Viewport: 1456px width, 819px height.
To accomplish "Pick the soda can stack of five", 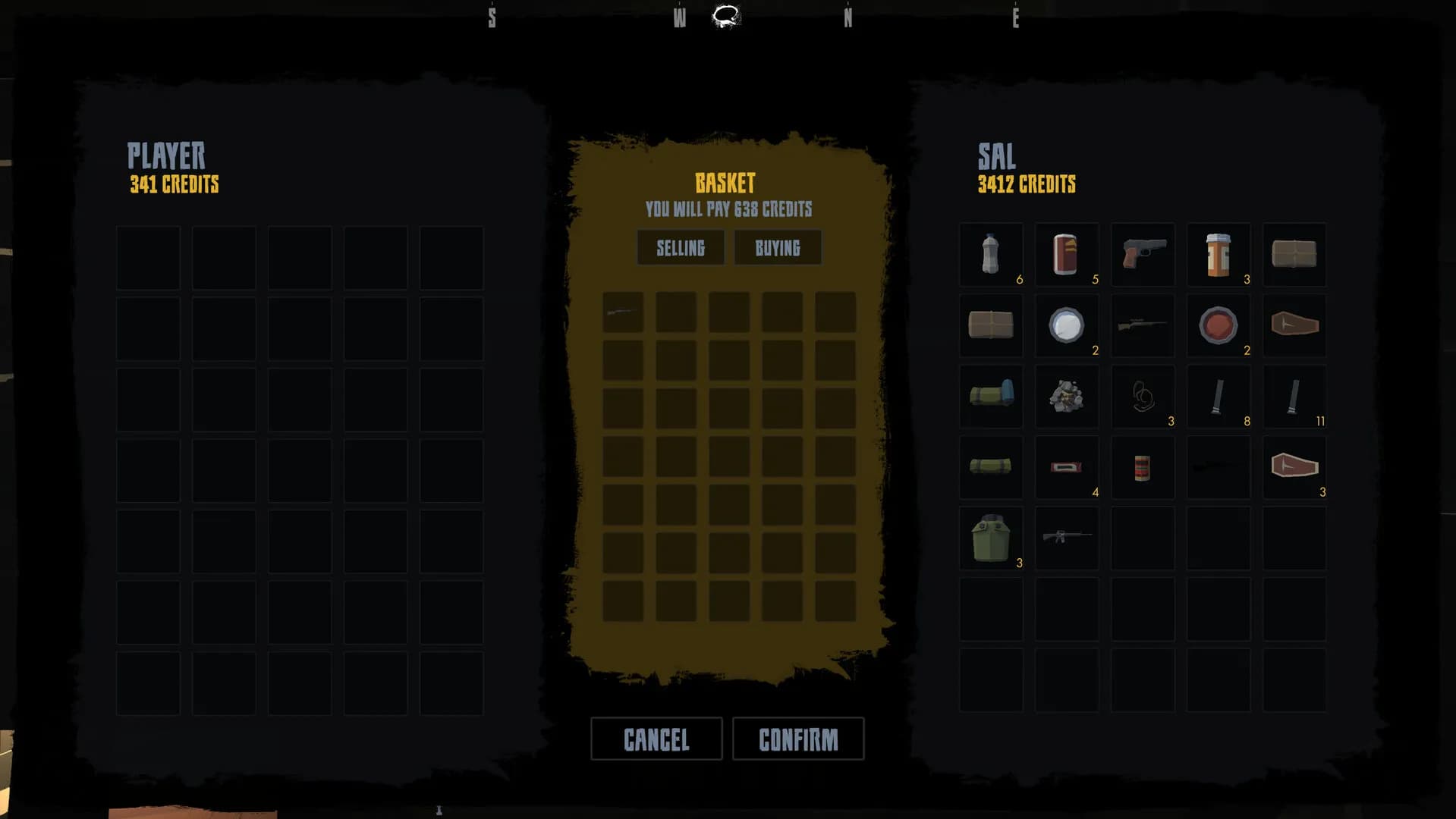I will point(1067,255).
